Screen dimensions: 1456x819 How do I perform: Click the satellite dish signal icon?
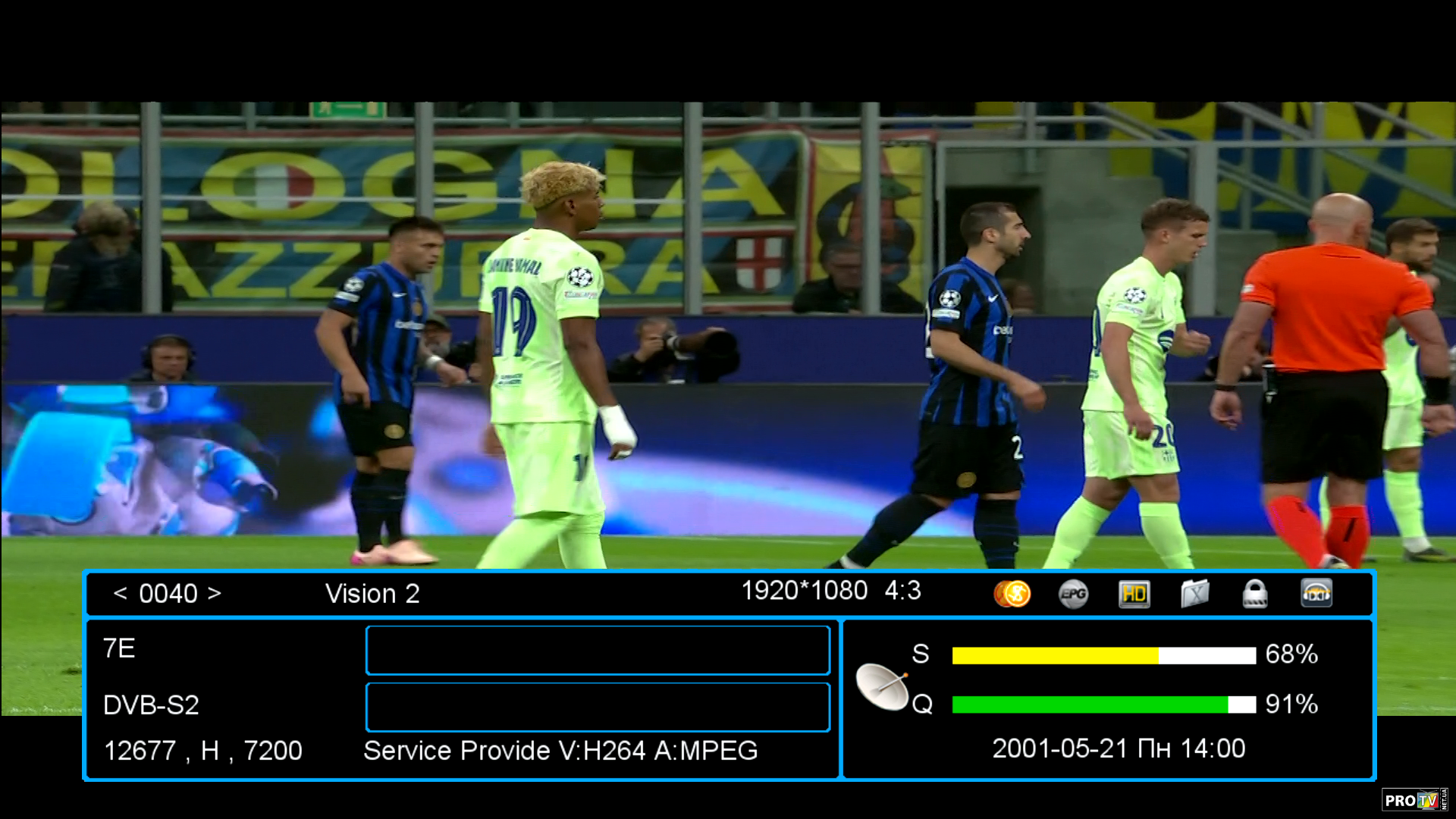(883, 686)
